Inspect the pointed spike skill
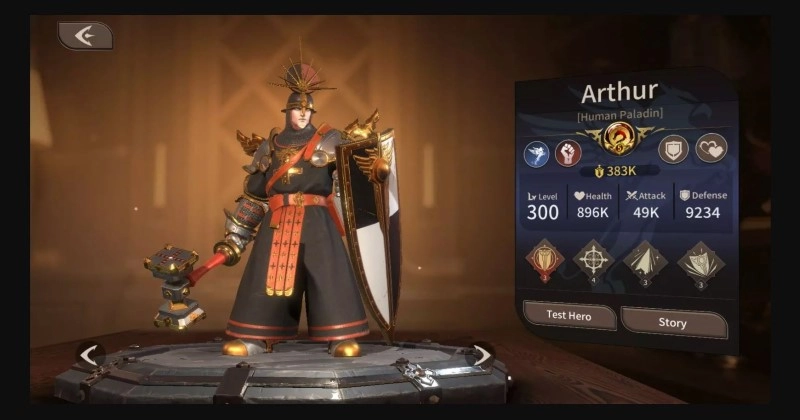Viewport: 800px width, 420px height. (641, 262)
